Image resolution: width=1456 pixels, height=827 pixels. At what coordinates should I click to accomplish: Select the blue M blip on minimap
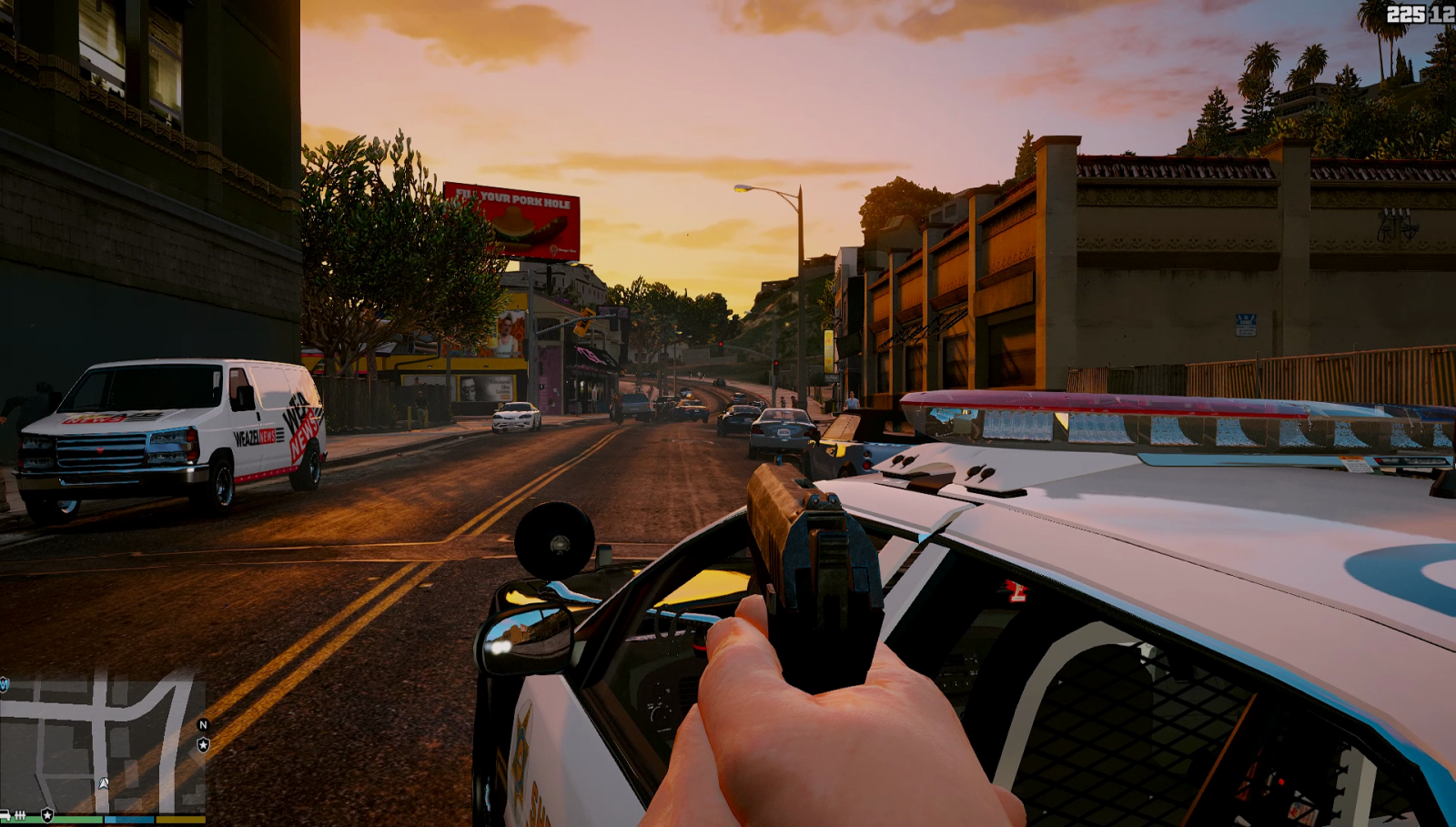[x=4, y=684]
